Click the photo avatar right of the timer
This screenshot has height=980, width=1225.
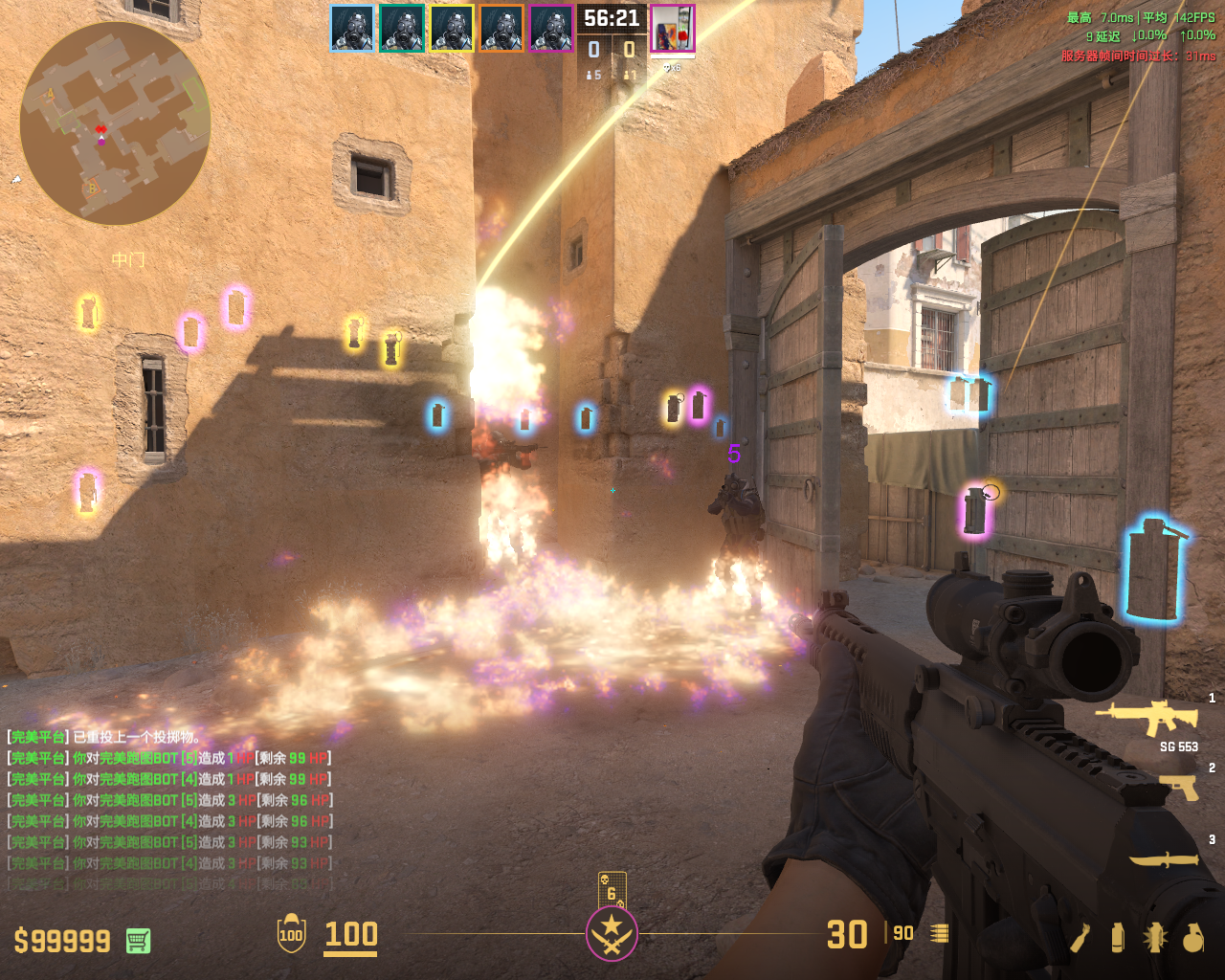click(x=673, y=28)
